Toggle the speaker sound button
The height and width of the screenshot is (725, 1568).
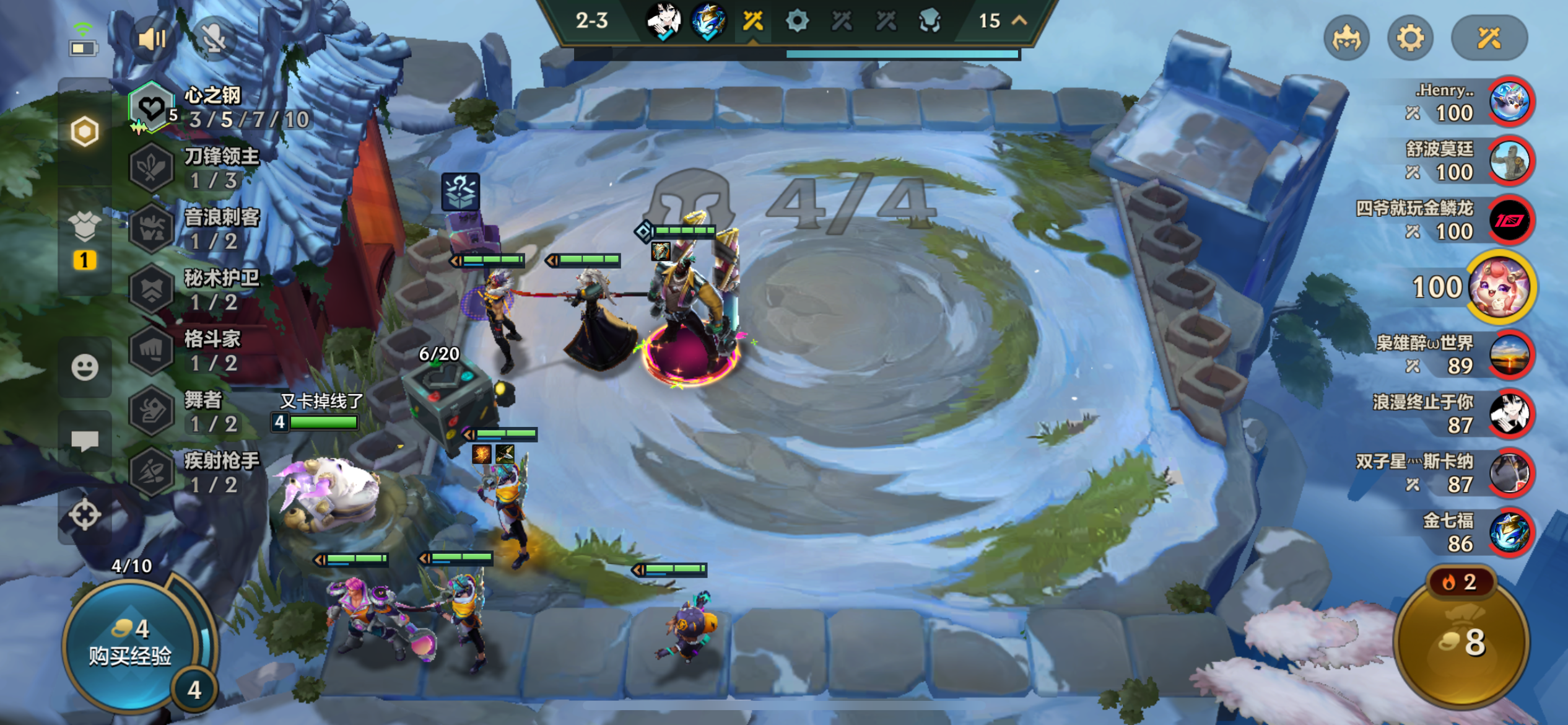151,40
